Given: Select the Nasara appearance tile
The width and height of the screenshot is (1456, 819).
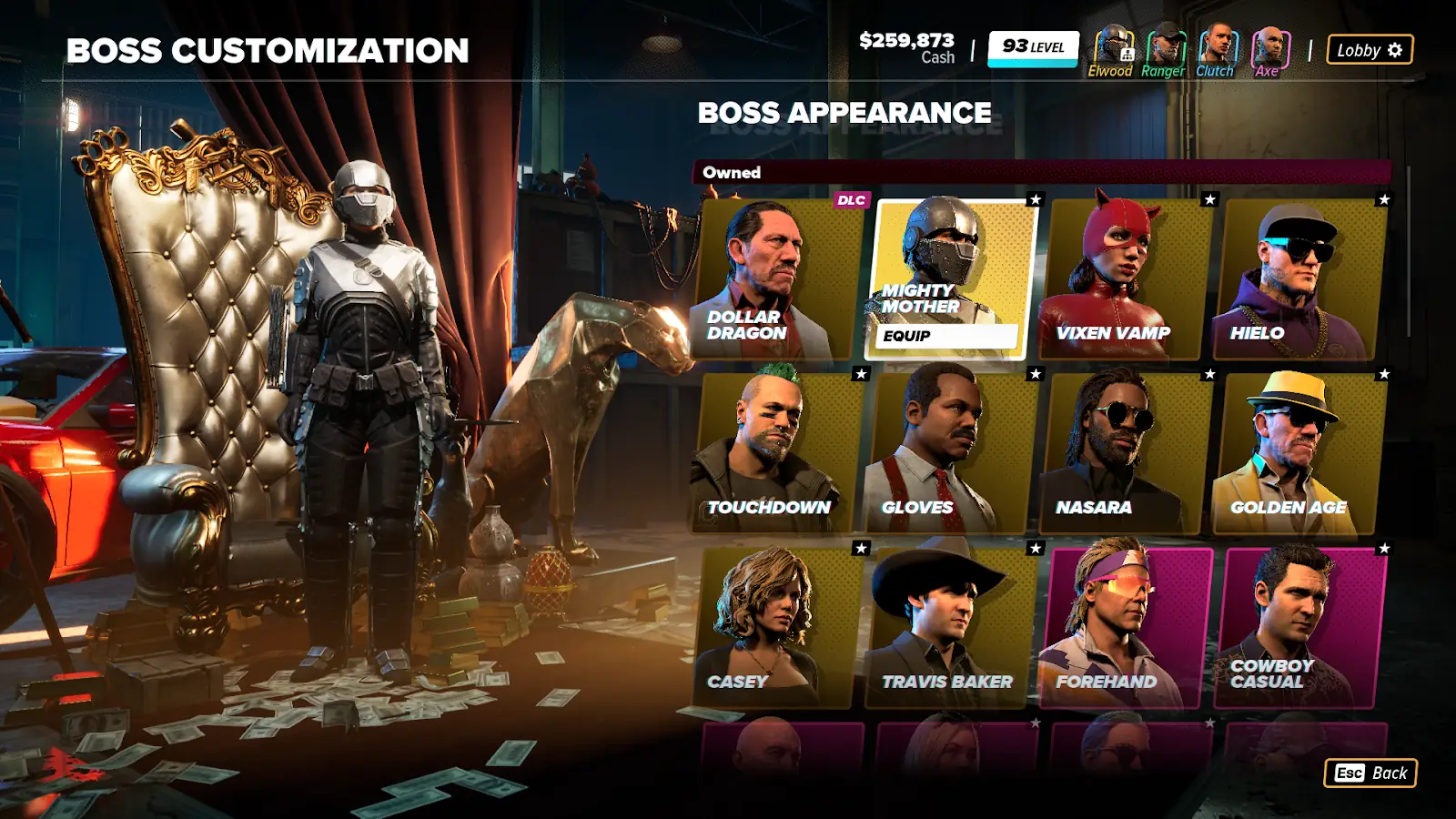Looking at the screenshot, I should click(x=1127, y=452).
